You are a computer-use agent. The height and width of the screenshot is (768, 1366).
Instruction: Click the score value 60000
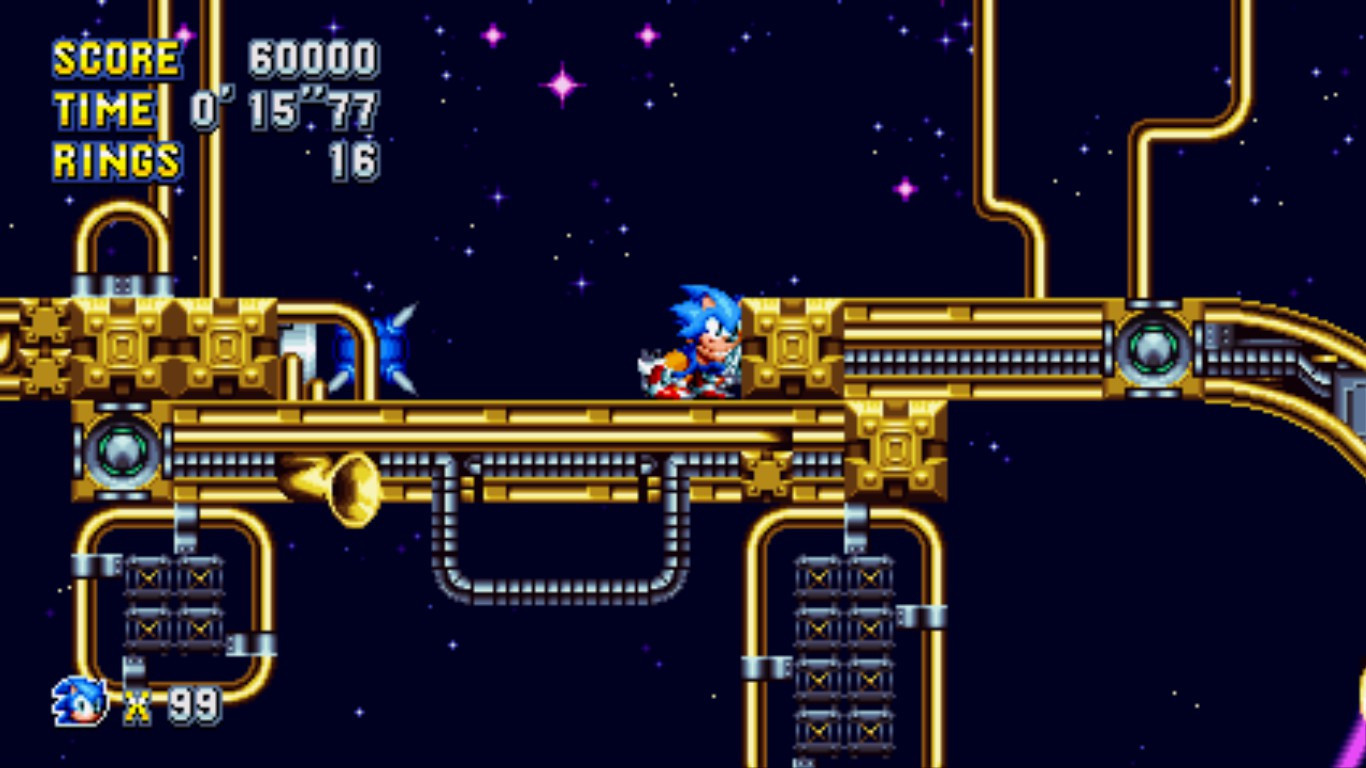click(315, 60)
